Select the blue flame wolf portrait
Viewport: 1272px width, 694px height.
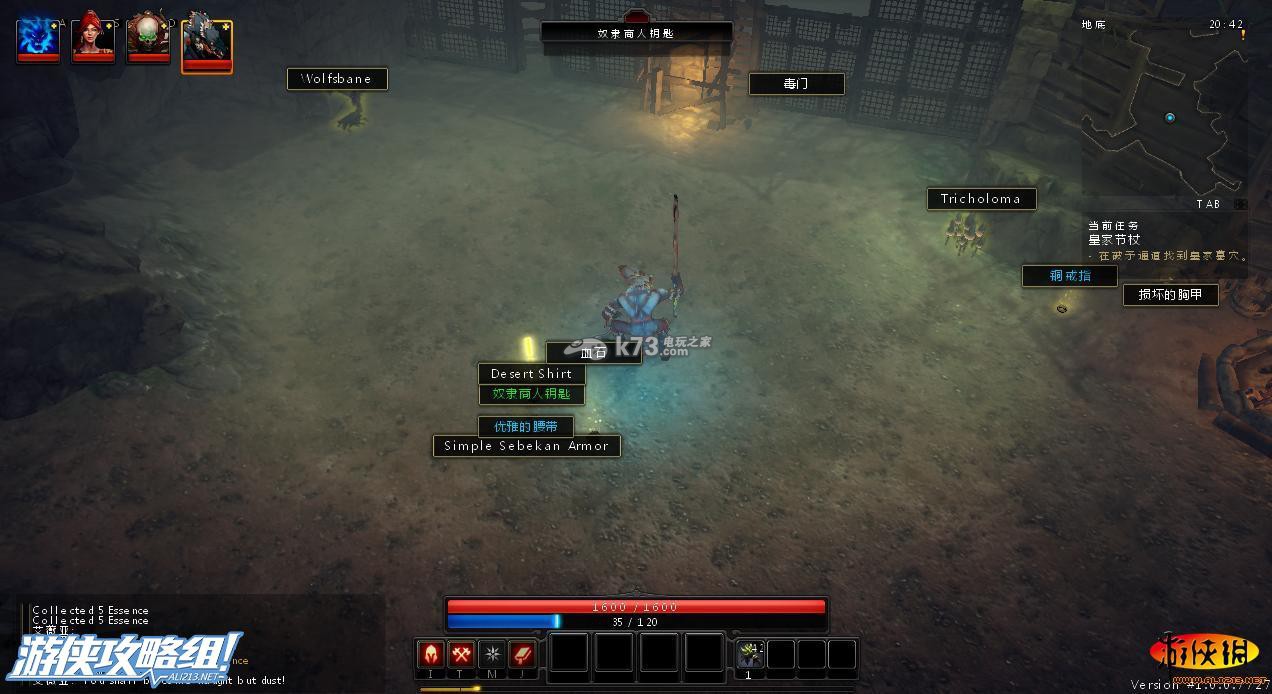(38, 39)
